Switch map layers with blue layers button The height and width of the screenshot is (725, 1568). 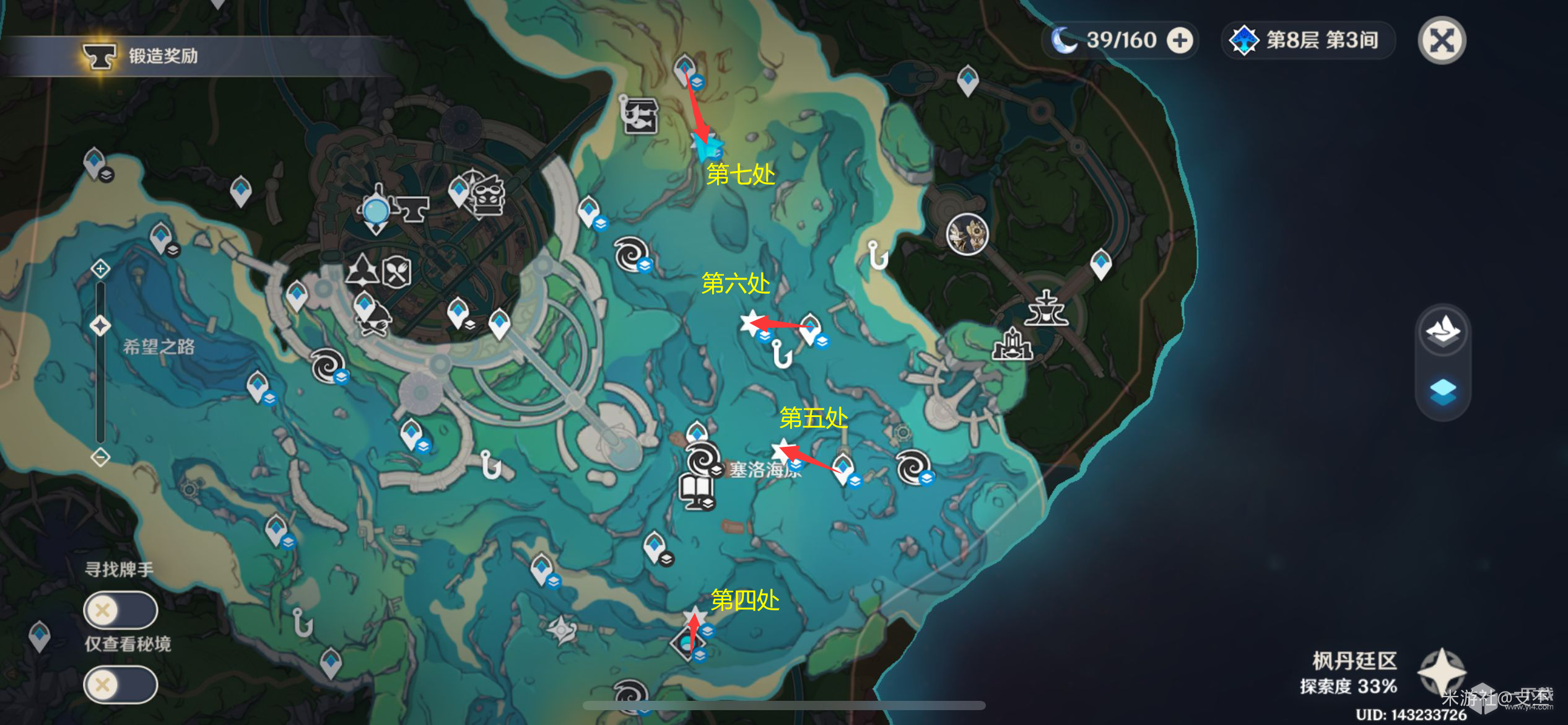1443,392
